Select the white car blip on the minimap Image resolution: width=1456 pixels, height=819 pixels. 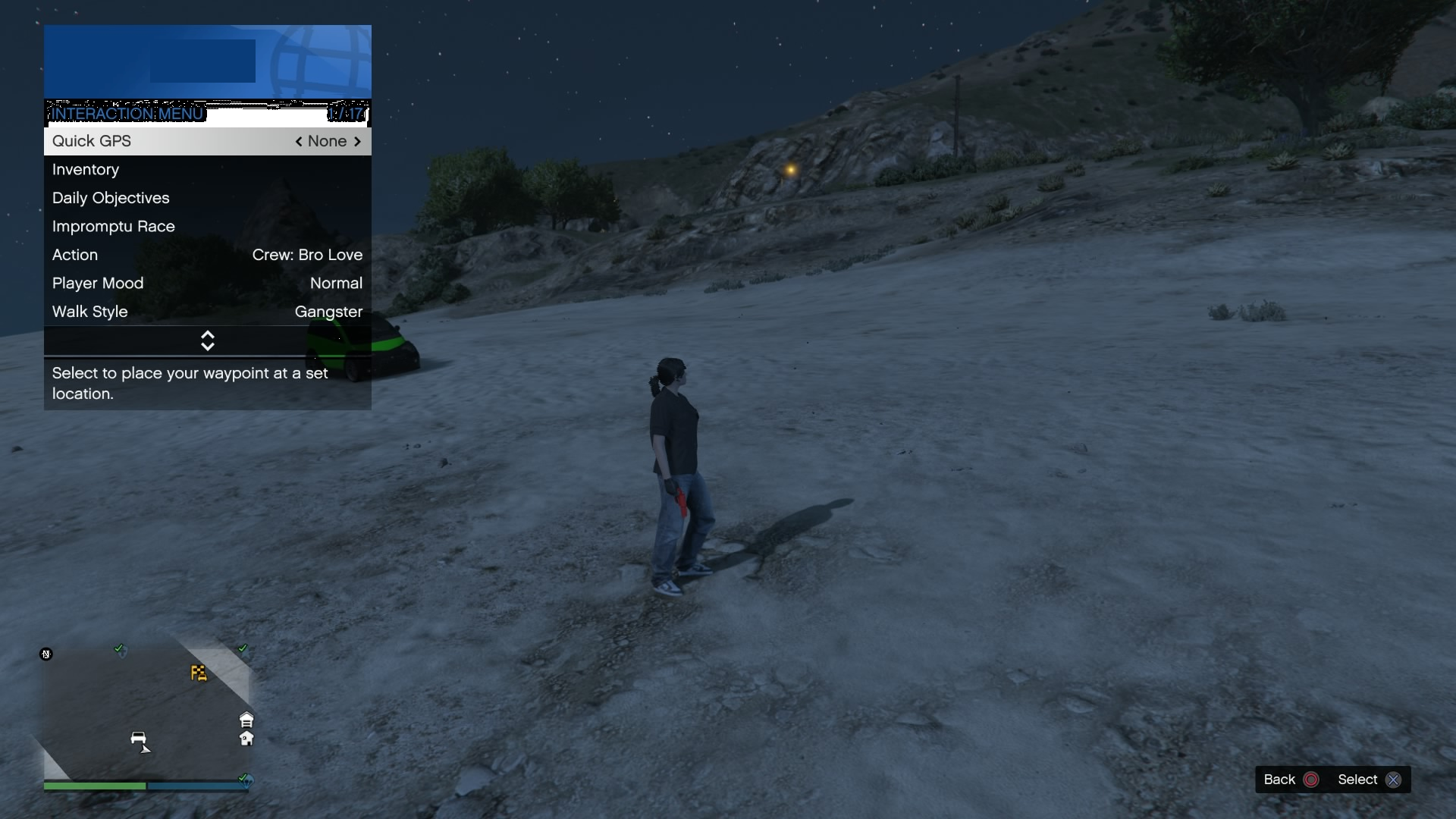(139, 737)
